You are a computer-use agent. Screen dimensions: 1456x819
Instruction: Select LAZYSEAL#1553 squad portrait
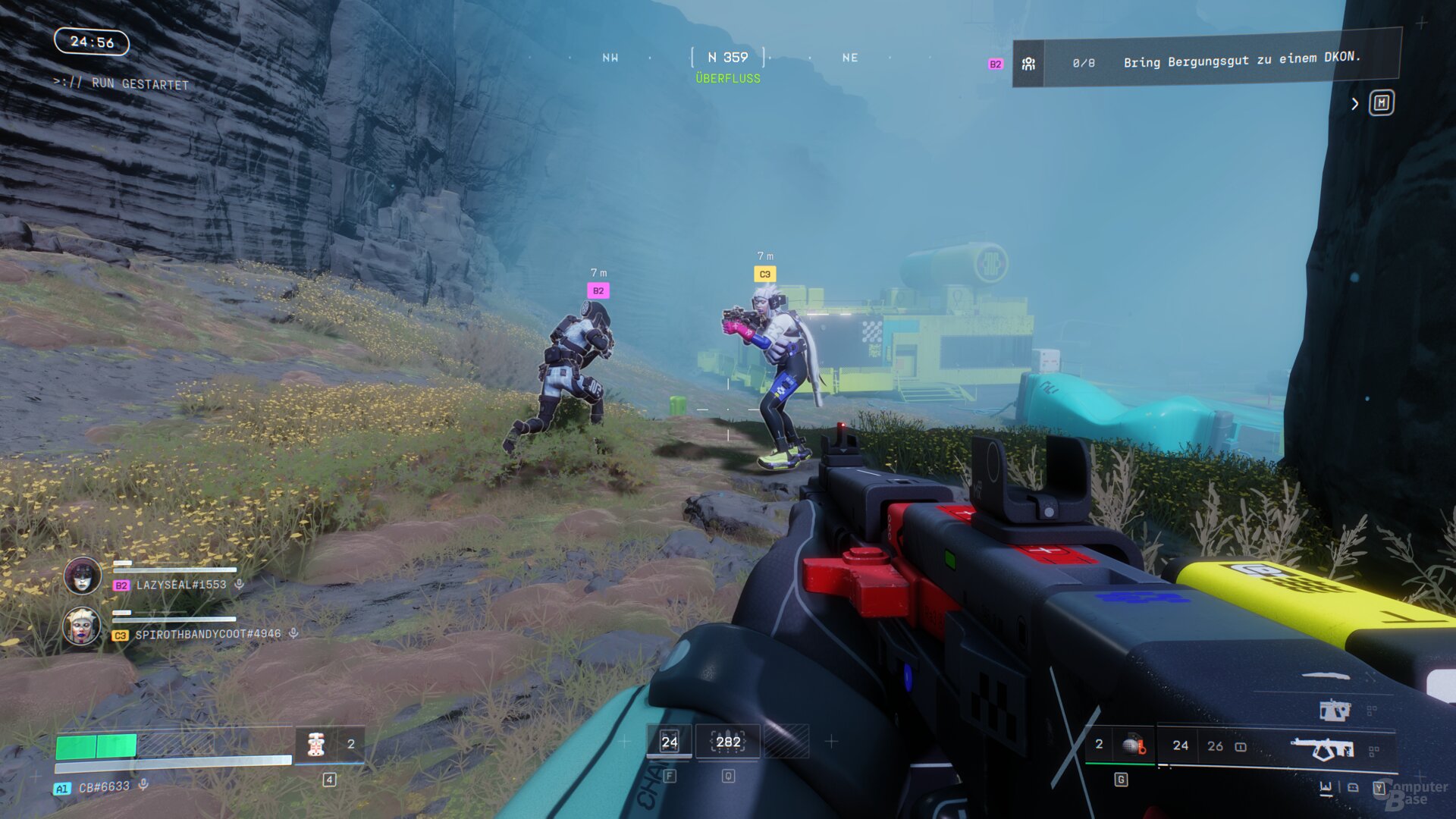click(x=83, y=576)
